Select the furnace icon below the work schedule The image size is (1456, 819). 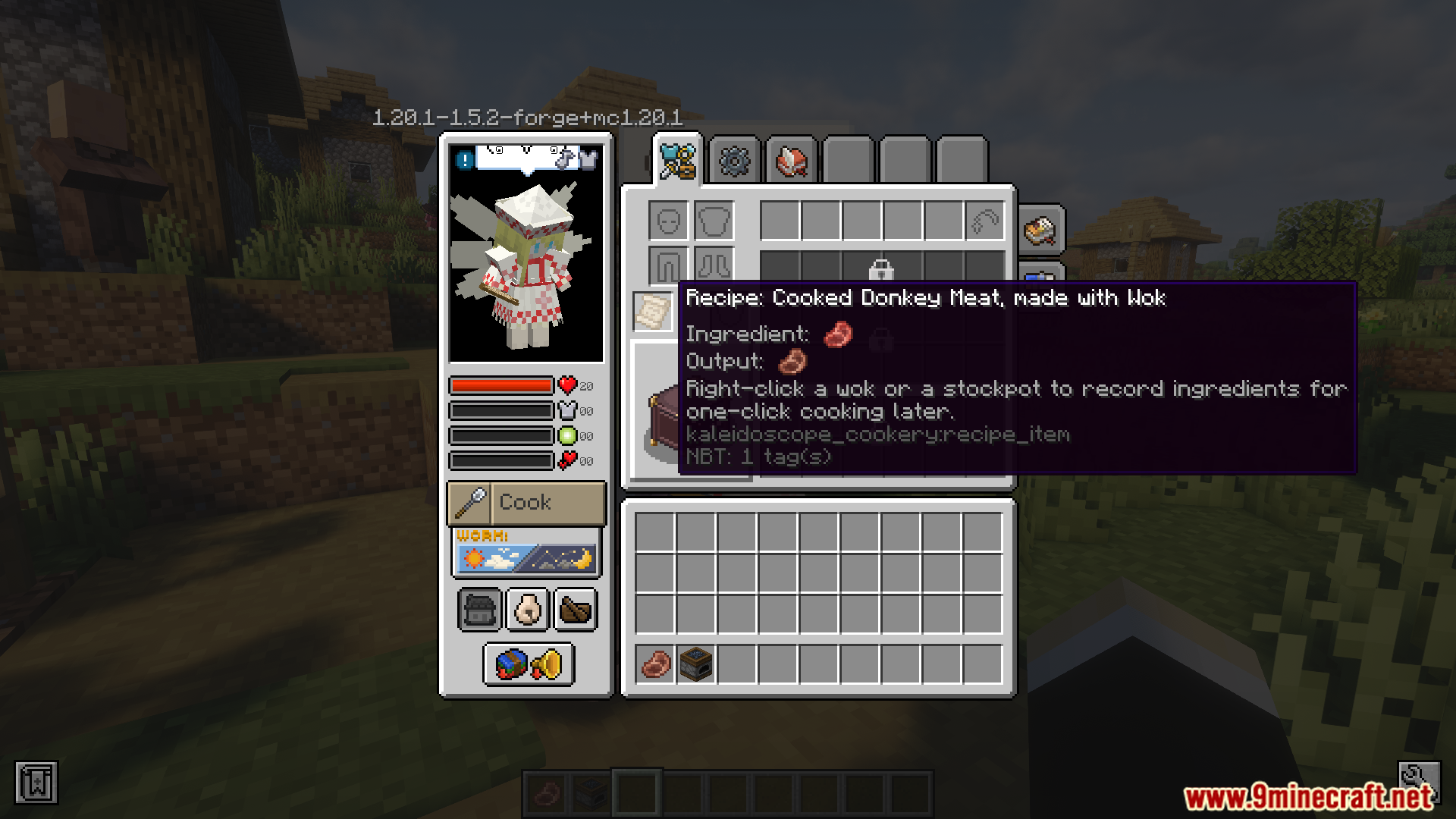click(x=479, y=609)
